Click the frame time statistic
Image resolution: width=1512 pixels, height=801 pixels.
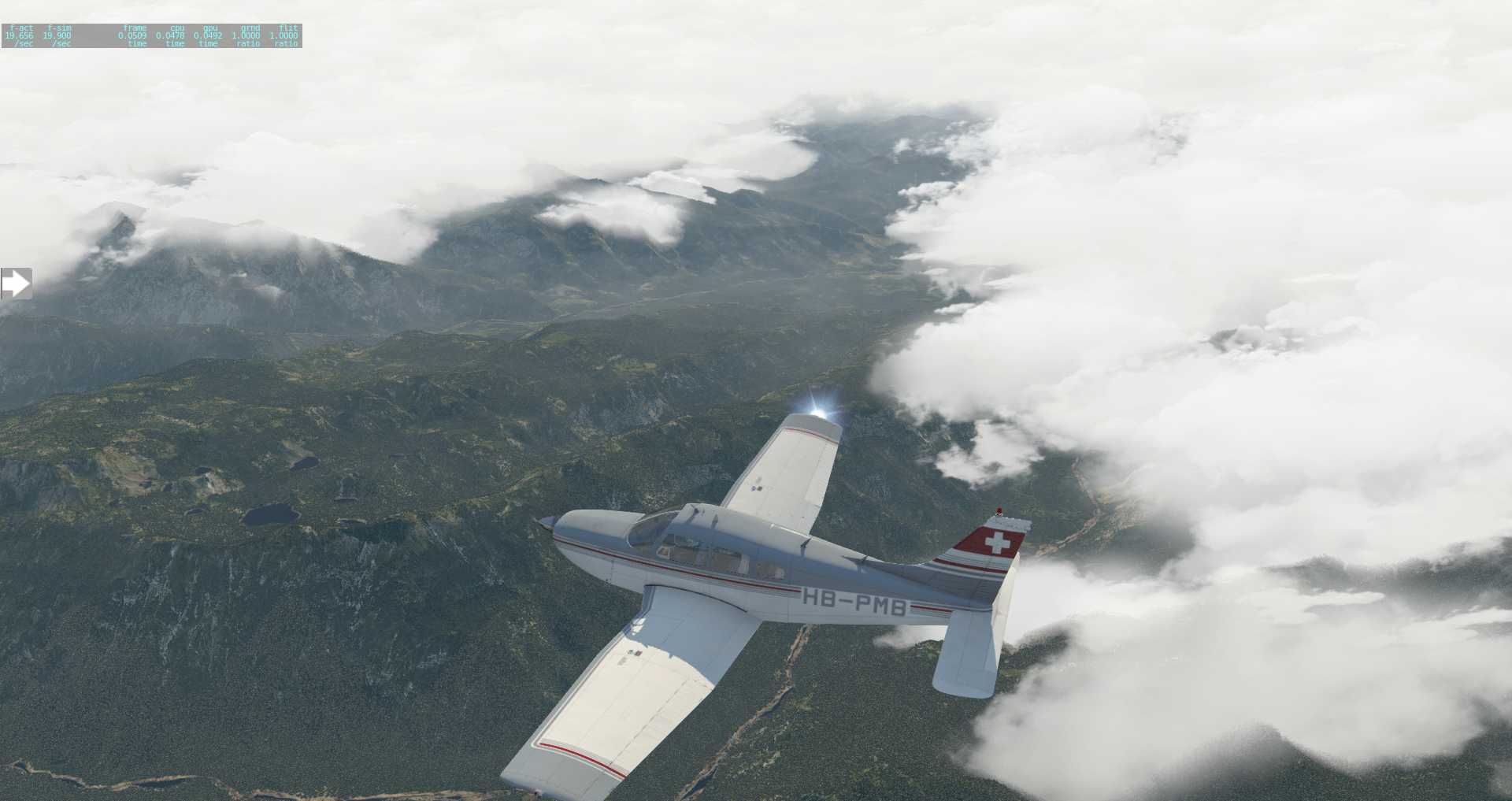(134, 35)
